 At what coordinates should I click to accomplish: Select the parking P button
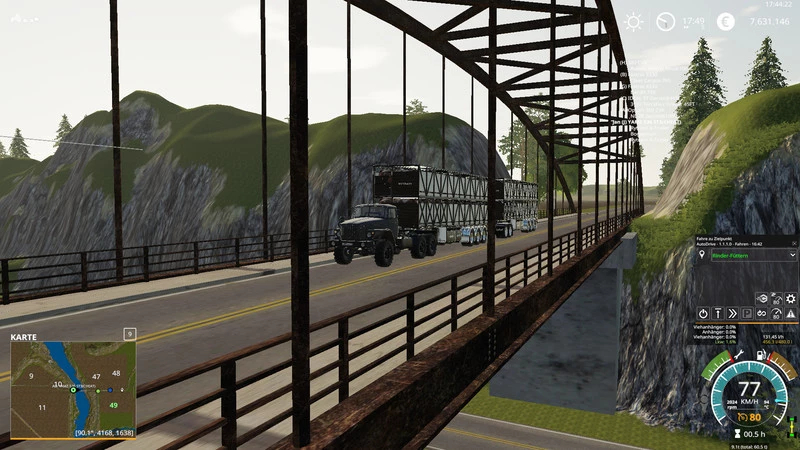click(747, 313)
